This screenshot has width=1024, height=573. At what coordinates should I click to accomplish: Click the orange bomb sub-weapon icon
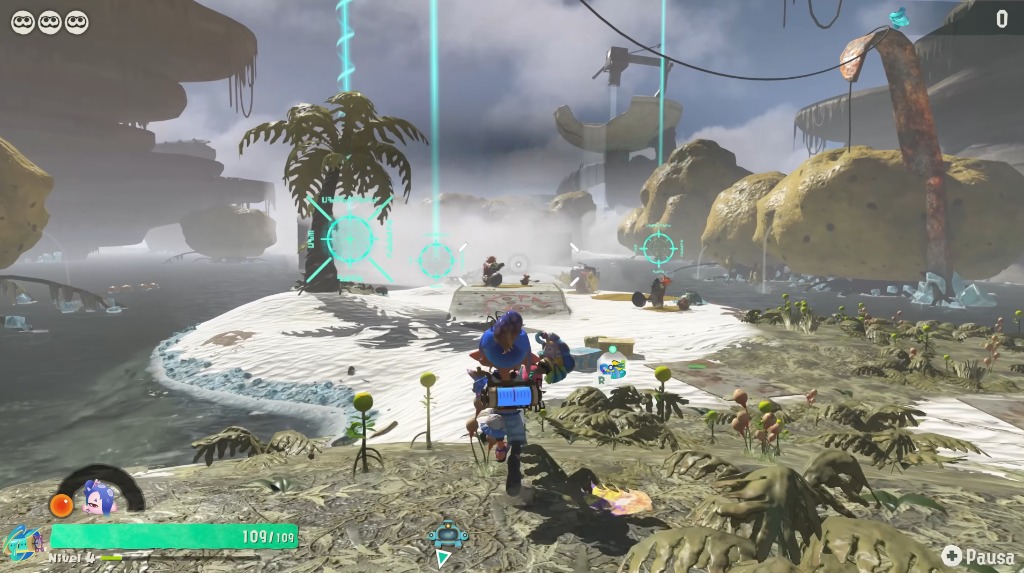63,504
